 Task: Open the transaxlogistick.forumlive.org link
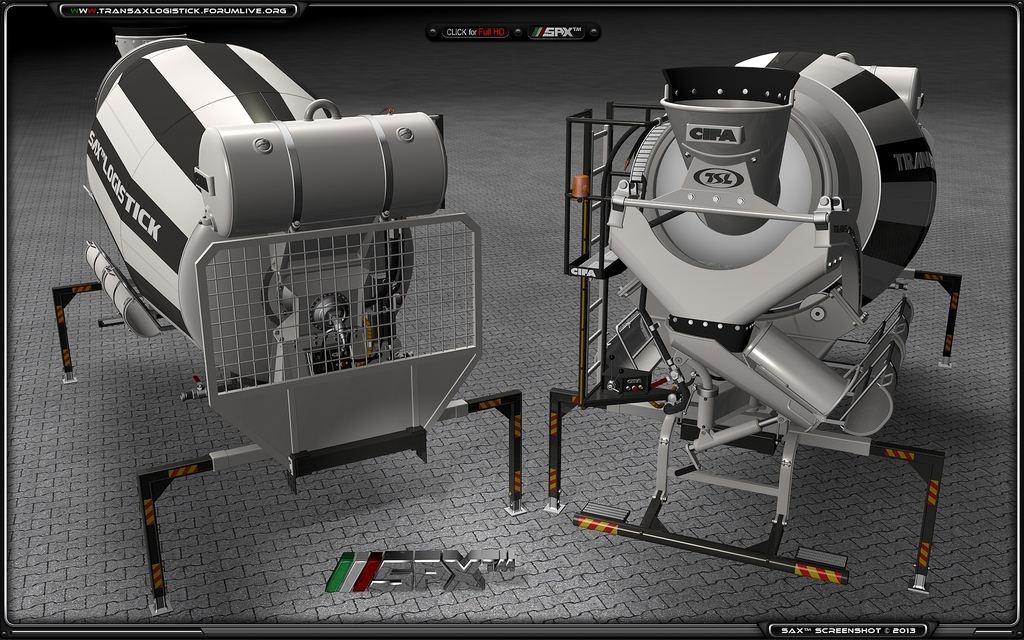[x=180, y=10]
